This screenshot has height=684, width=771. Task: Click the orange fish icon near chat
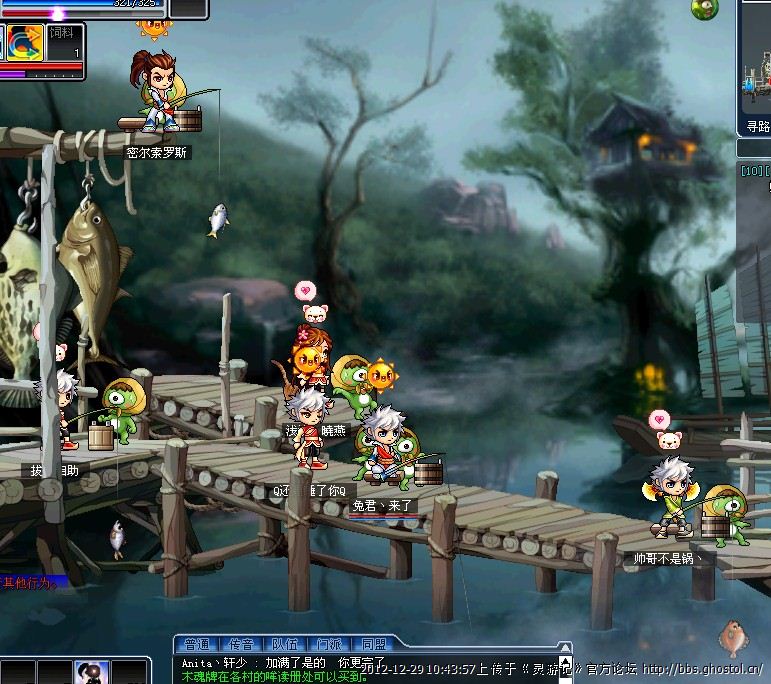click(730, 635)
